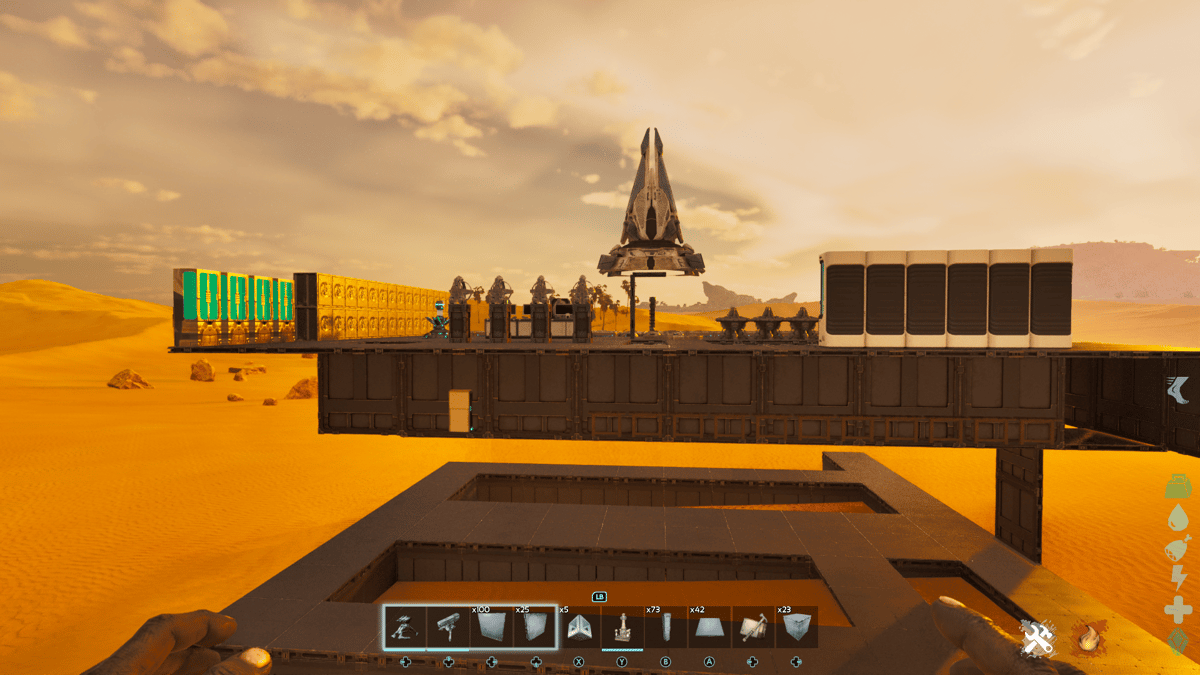The width and height of the screenshot is (1200, 675).
Task: Click the lightning bolt stamina icon
Action: click(1178, 578)
